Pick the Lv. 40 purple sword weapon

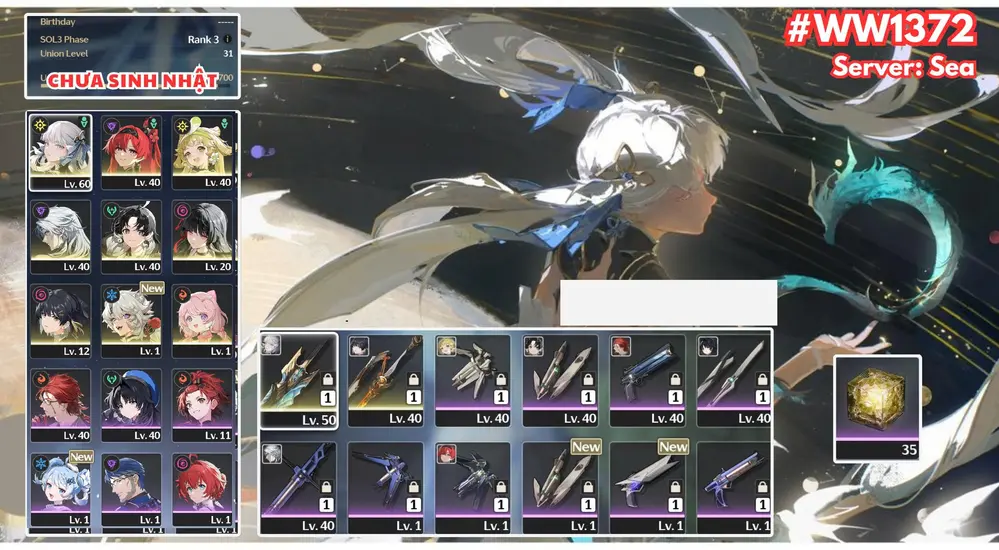(x=298, y=487)
